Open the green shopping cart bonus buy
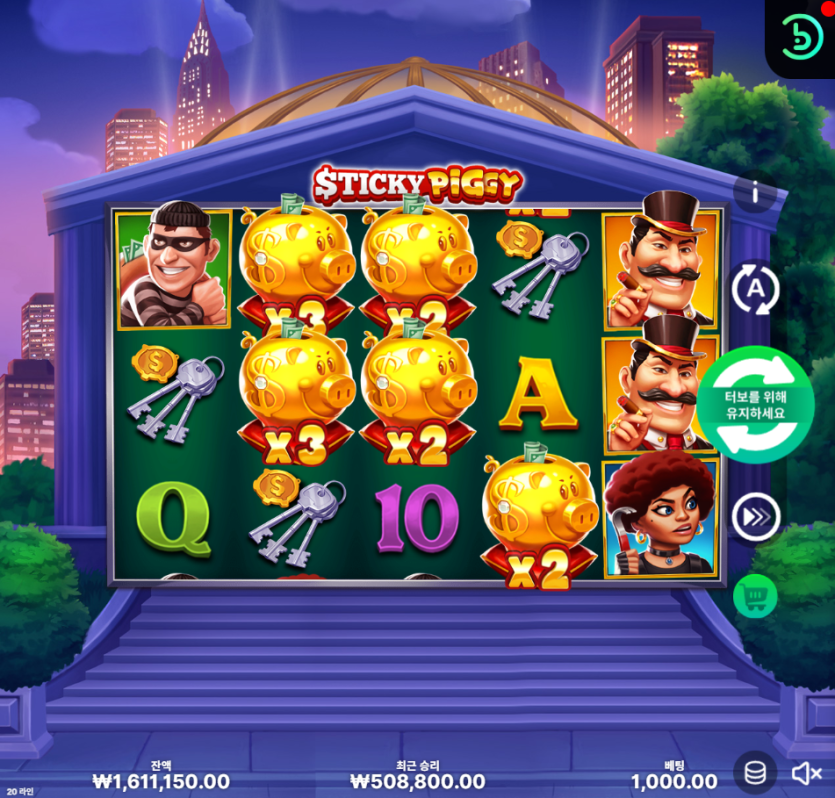Viewport: 835px width, 798px height. pyautogui.click(x=755, y=597)
